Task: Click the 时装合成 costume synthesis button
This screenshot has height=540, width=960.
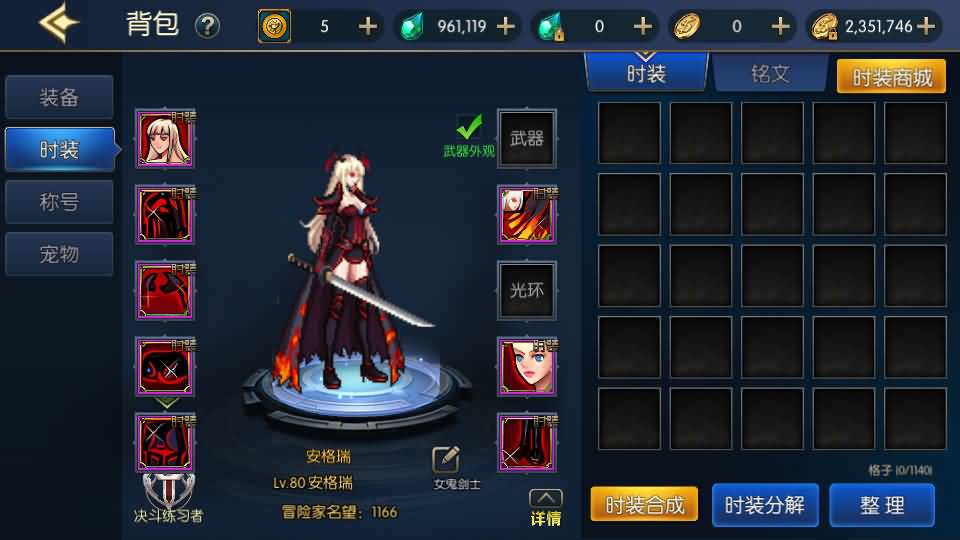Action: click(x=645, y=505)
